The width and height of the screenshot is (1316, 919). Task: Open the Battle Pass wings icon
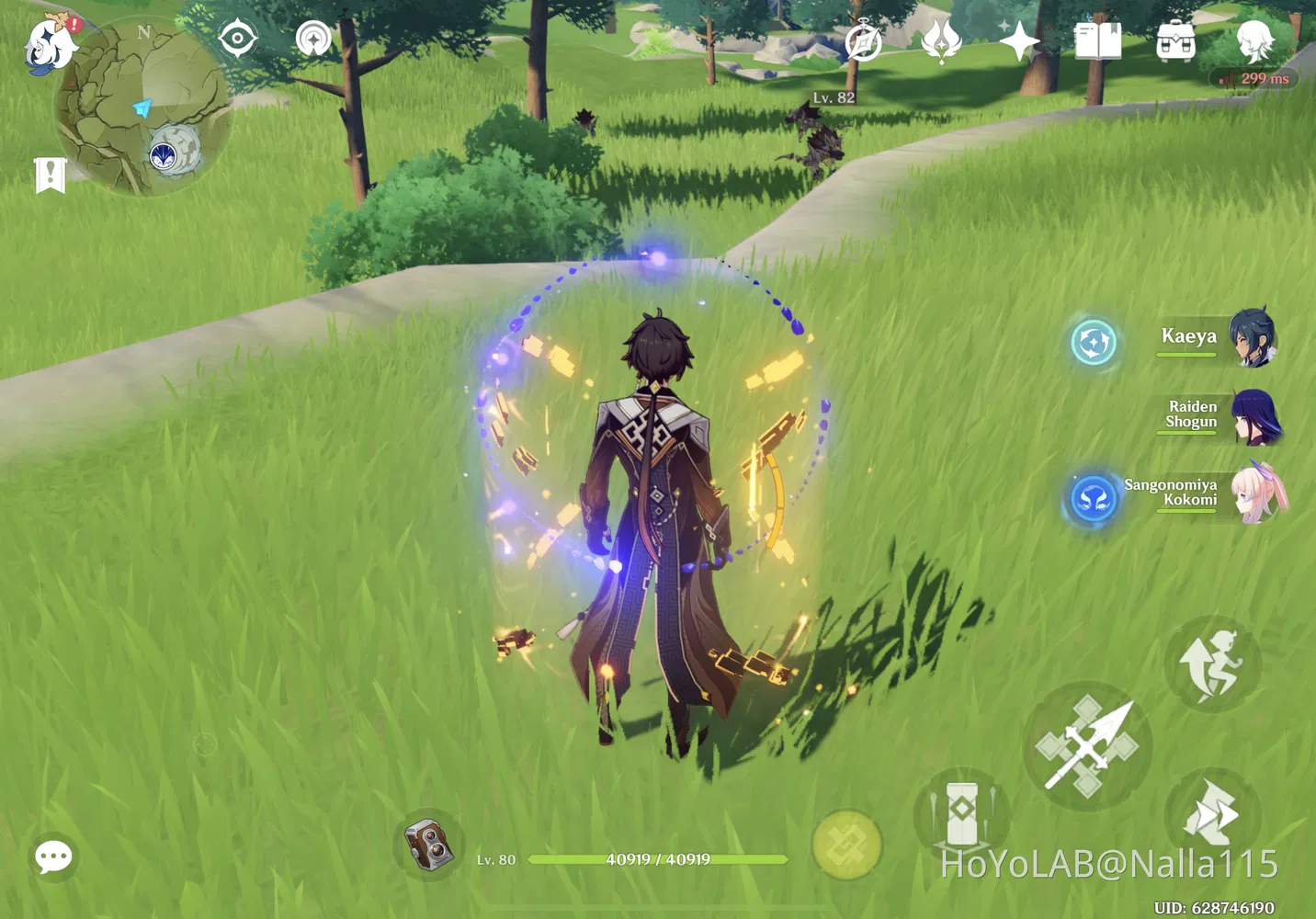click(940, 40)
